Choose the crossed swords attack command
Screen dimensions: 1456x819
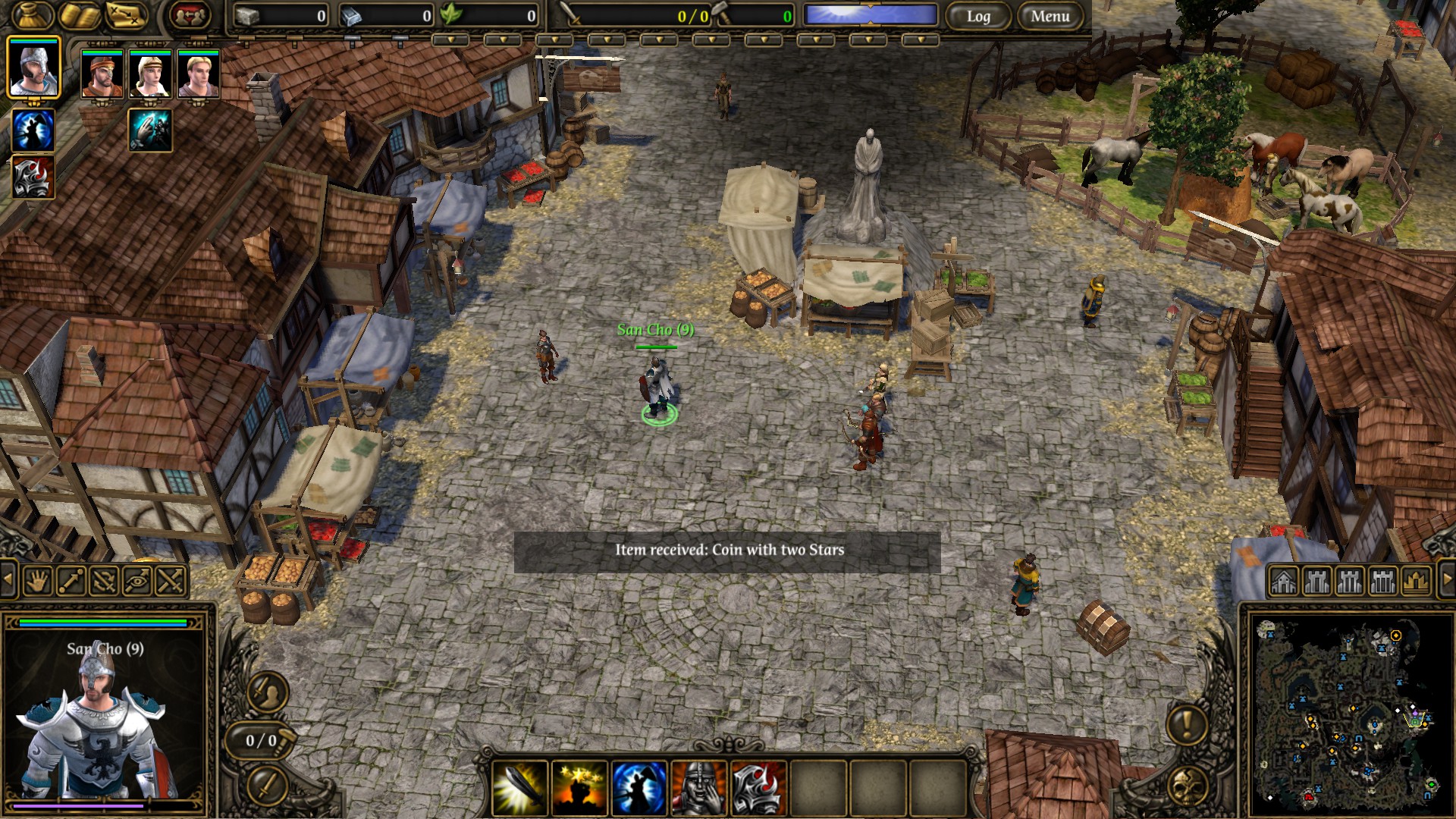pyautogui.click(x=171, y=581)
